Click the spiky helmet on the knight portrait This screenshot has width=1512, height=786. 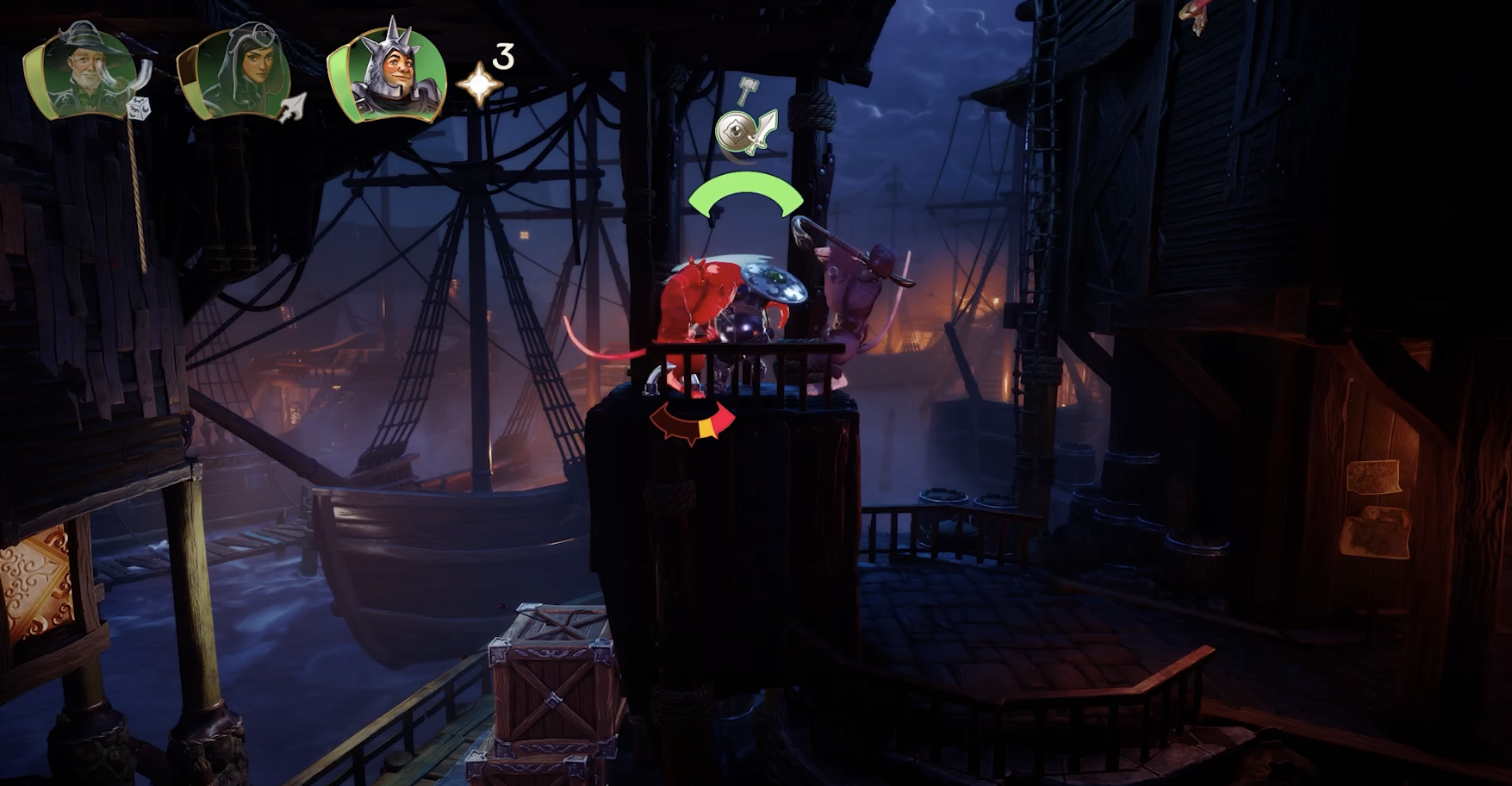[x=389, y=41]
